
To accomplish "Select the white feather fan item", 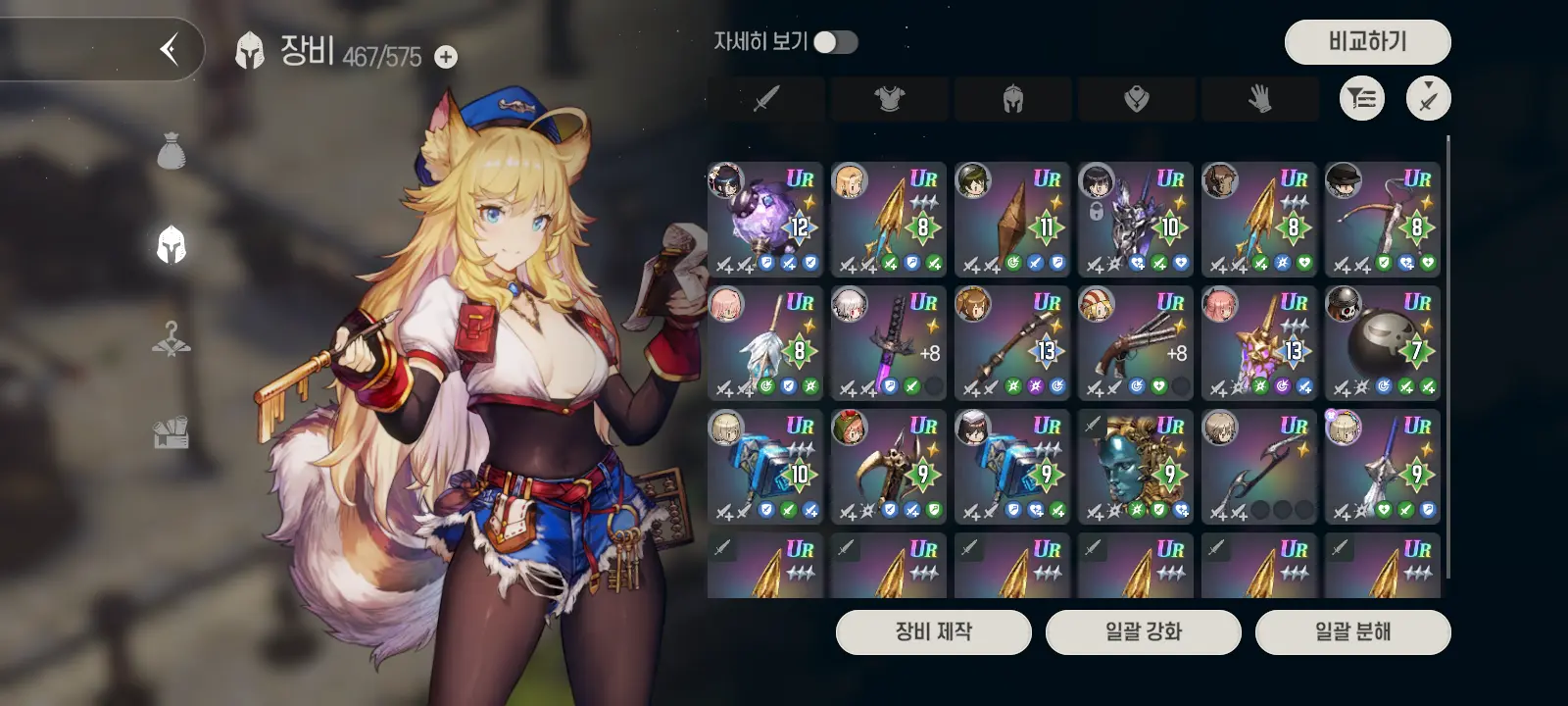I will click(765, 343).
